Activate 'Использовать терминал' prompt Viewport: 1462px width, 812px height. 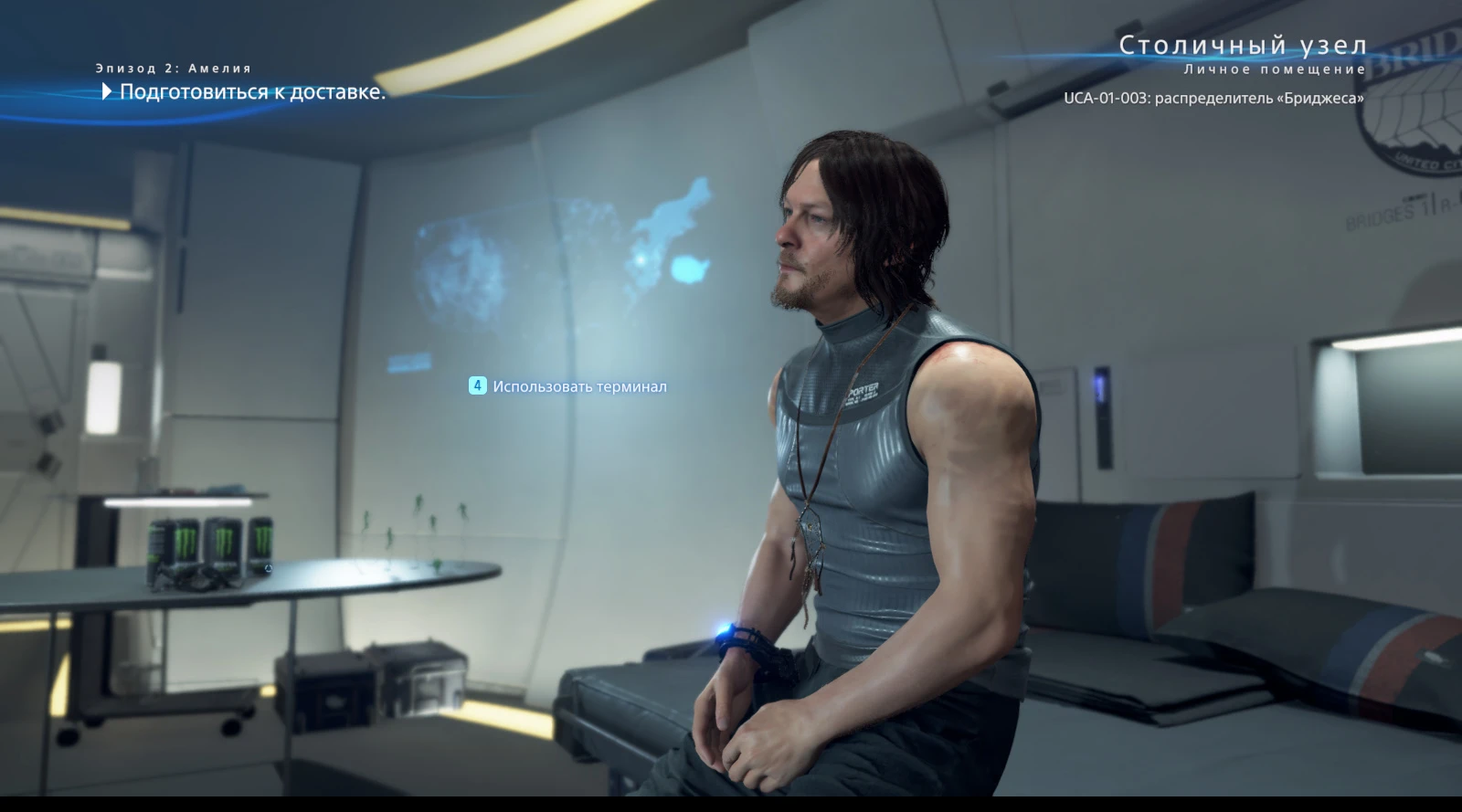click(579, 386)
